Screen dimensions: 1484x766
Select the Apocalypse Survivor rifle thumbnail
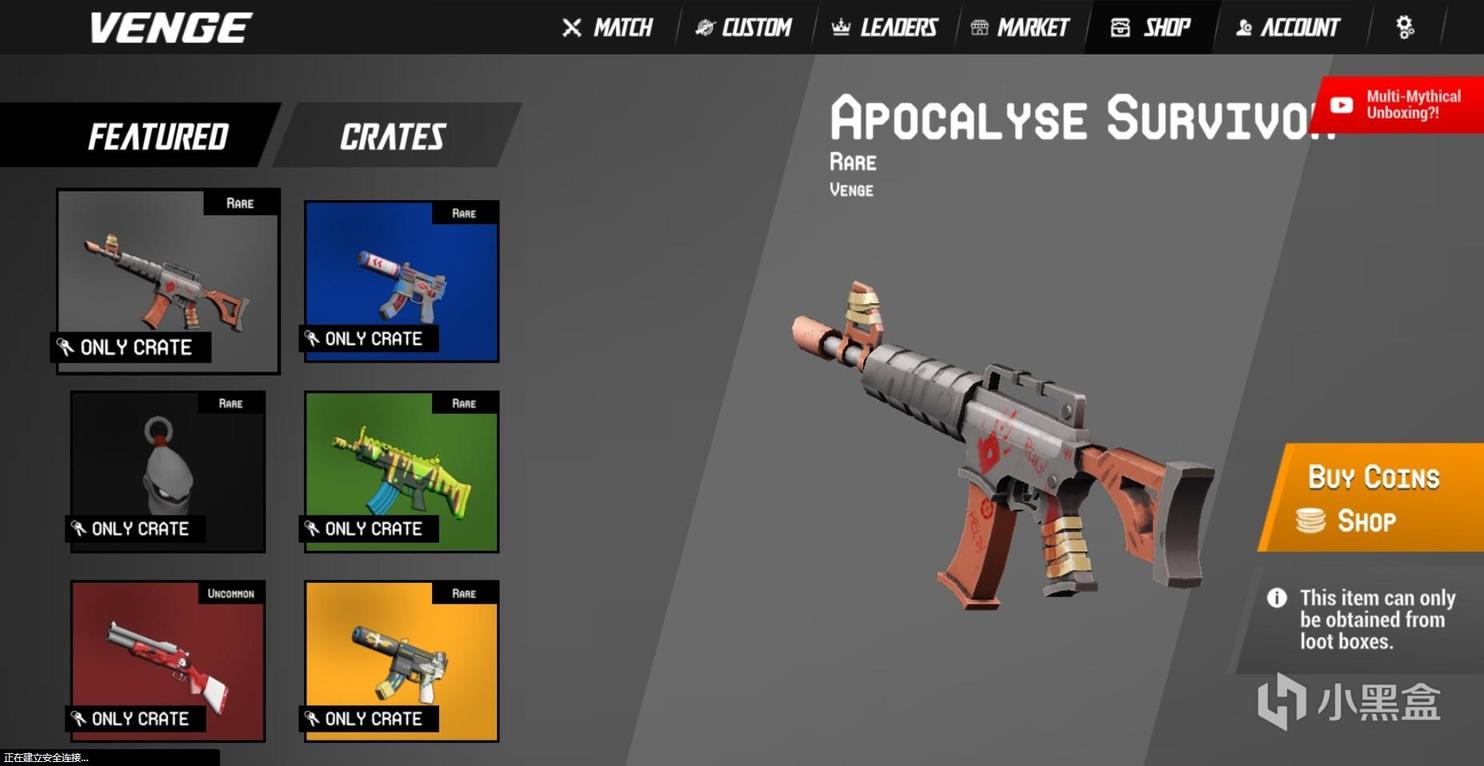point(168,280)
